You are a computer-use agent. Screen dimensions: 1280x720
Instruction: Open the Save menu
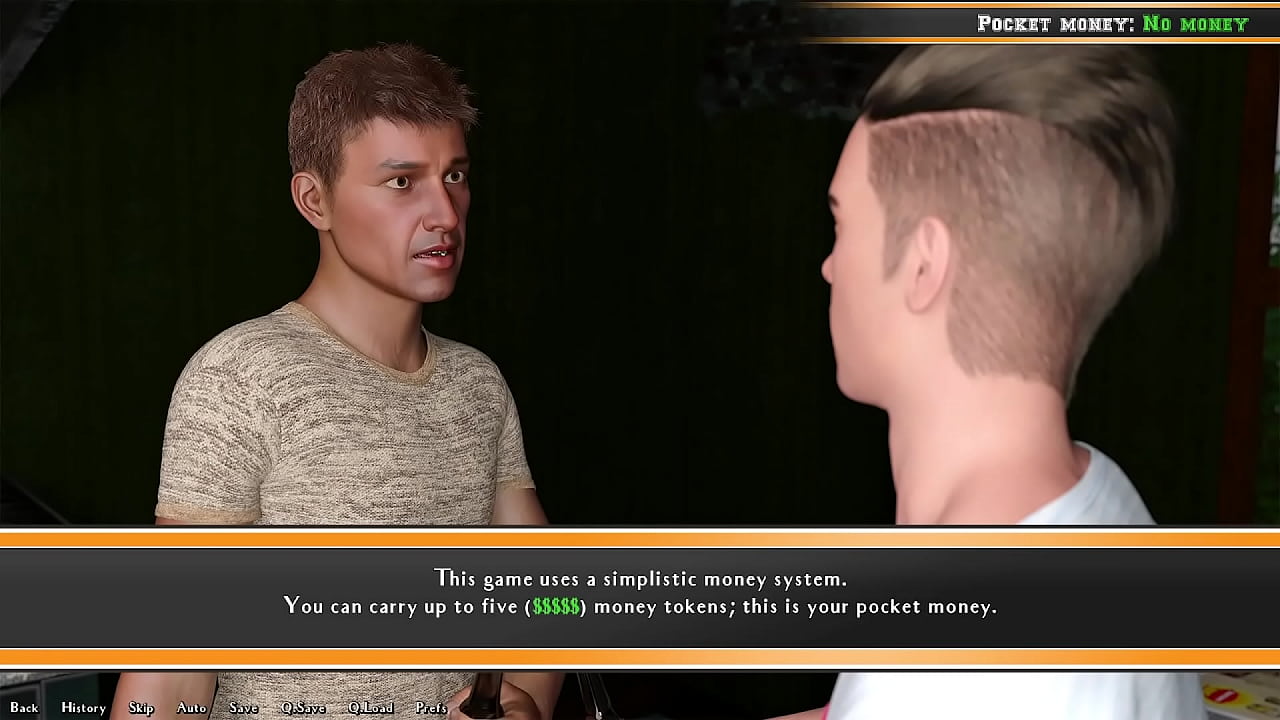243,707
